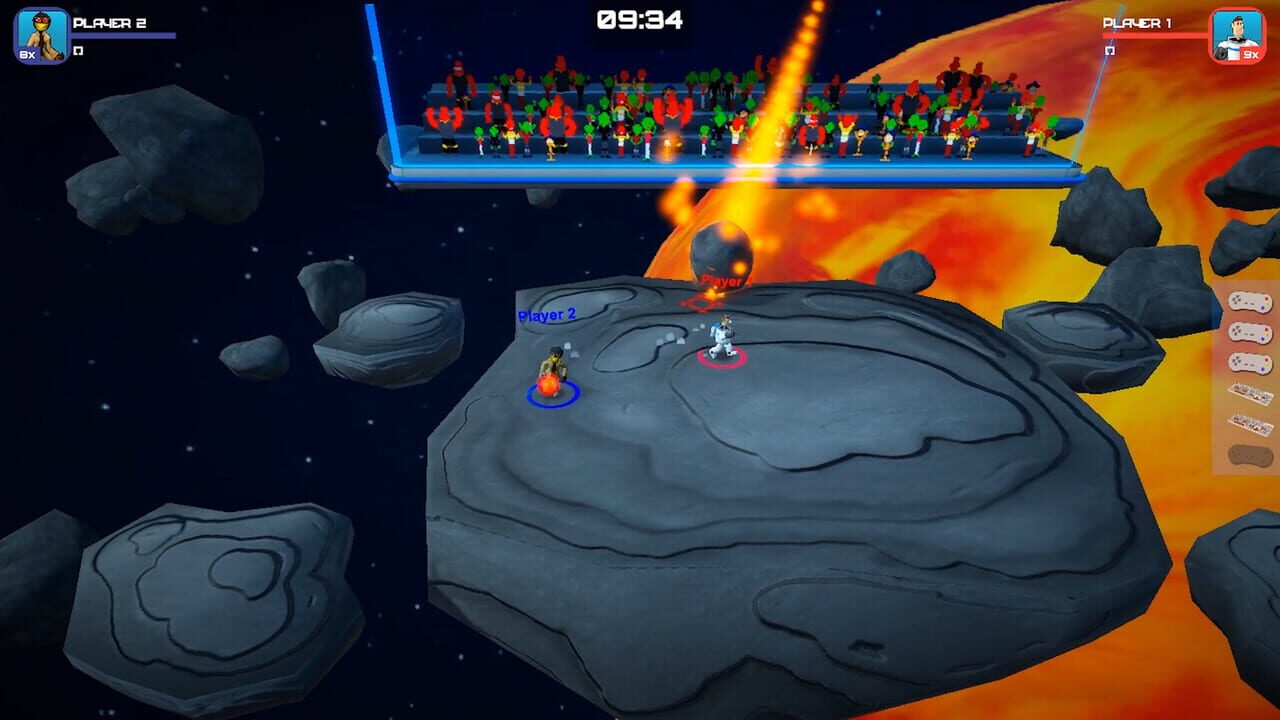This screenshot has height=720, width=1280.
Task: Toggle the small square indicator under Player 2
Action: (x=78, y=50)
